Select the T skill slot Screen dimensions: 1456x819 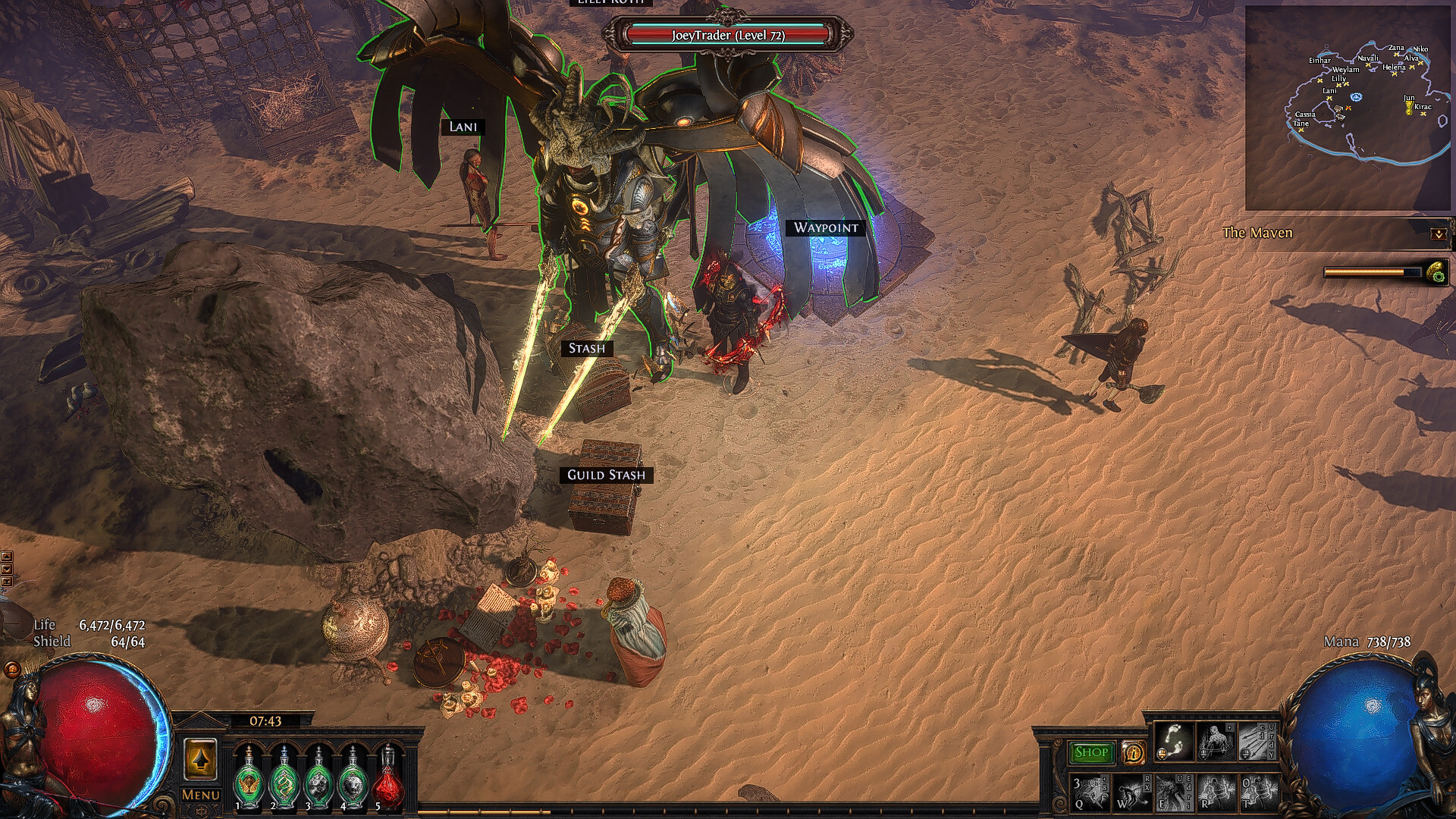[1257, 793]
